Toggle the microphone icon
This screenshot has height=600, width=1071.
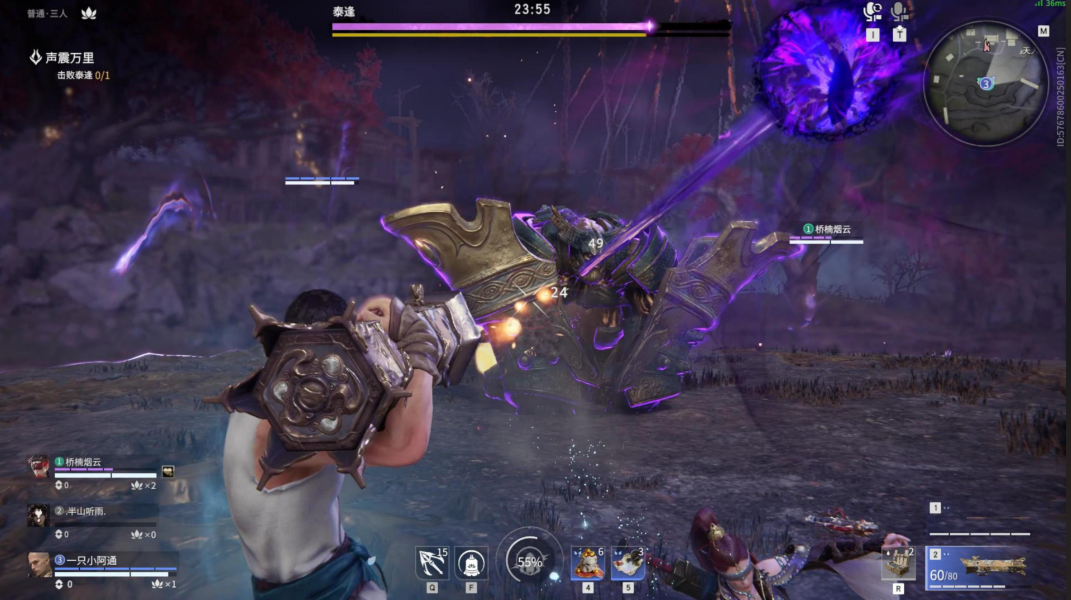point(899,12)
